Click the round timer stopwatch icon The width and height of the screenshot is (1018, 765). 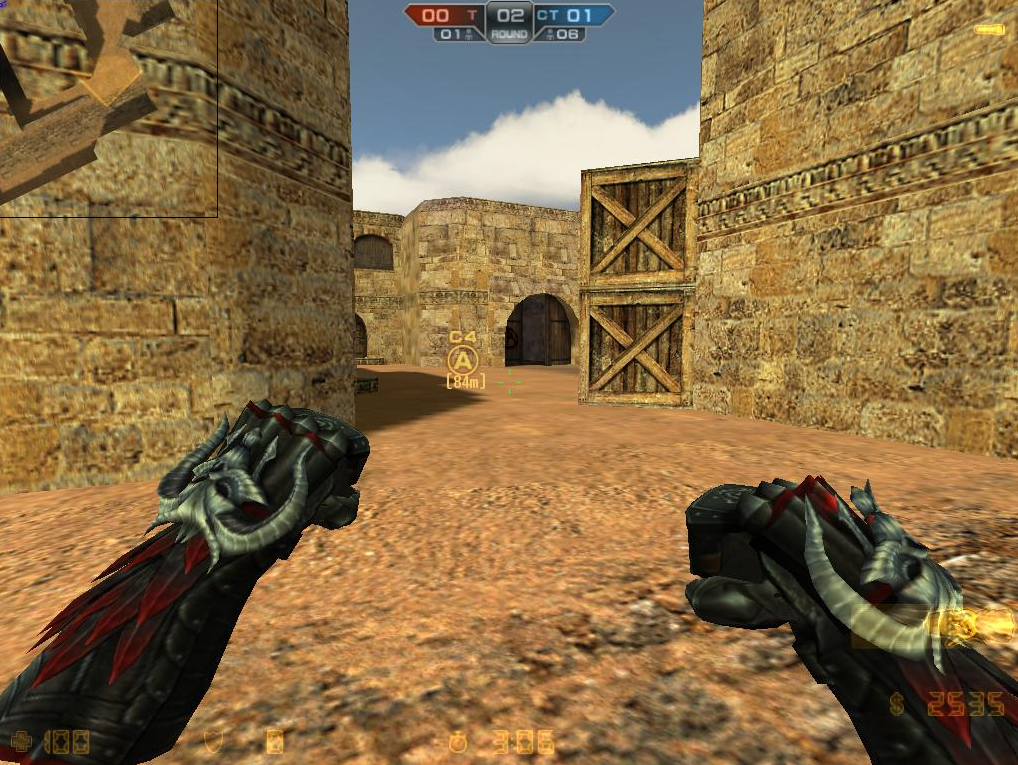458,742
